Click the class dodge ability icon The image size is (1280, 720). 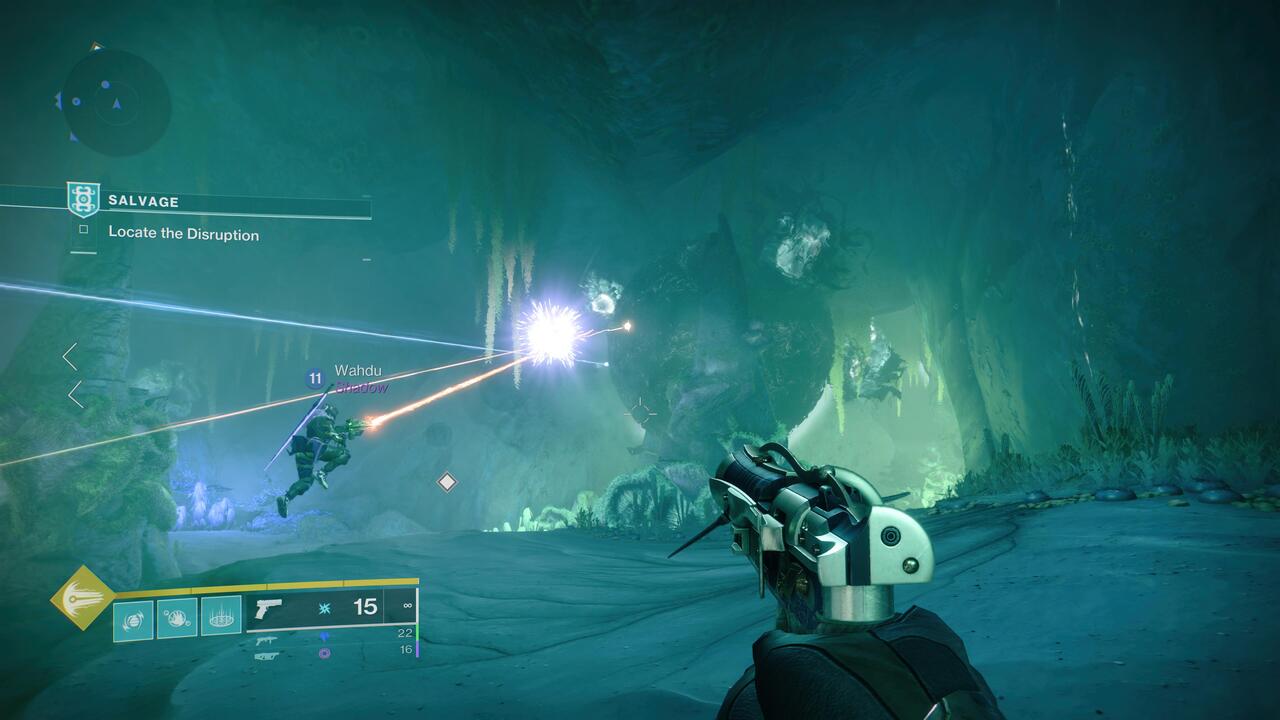tap(133, 618)
